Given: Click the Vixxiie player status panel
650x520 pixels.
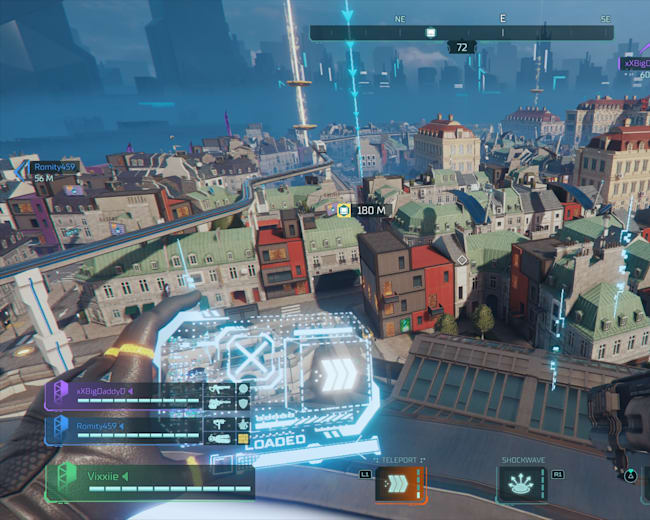Looking at the screenshot, I should click(150, 481).
